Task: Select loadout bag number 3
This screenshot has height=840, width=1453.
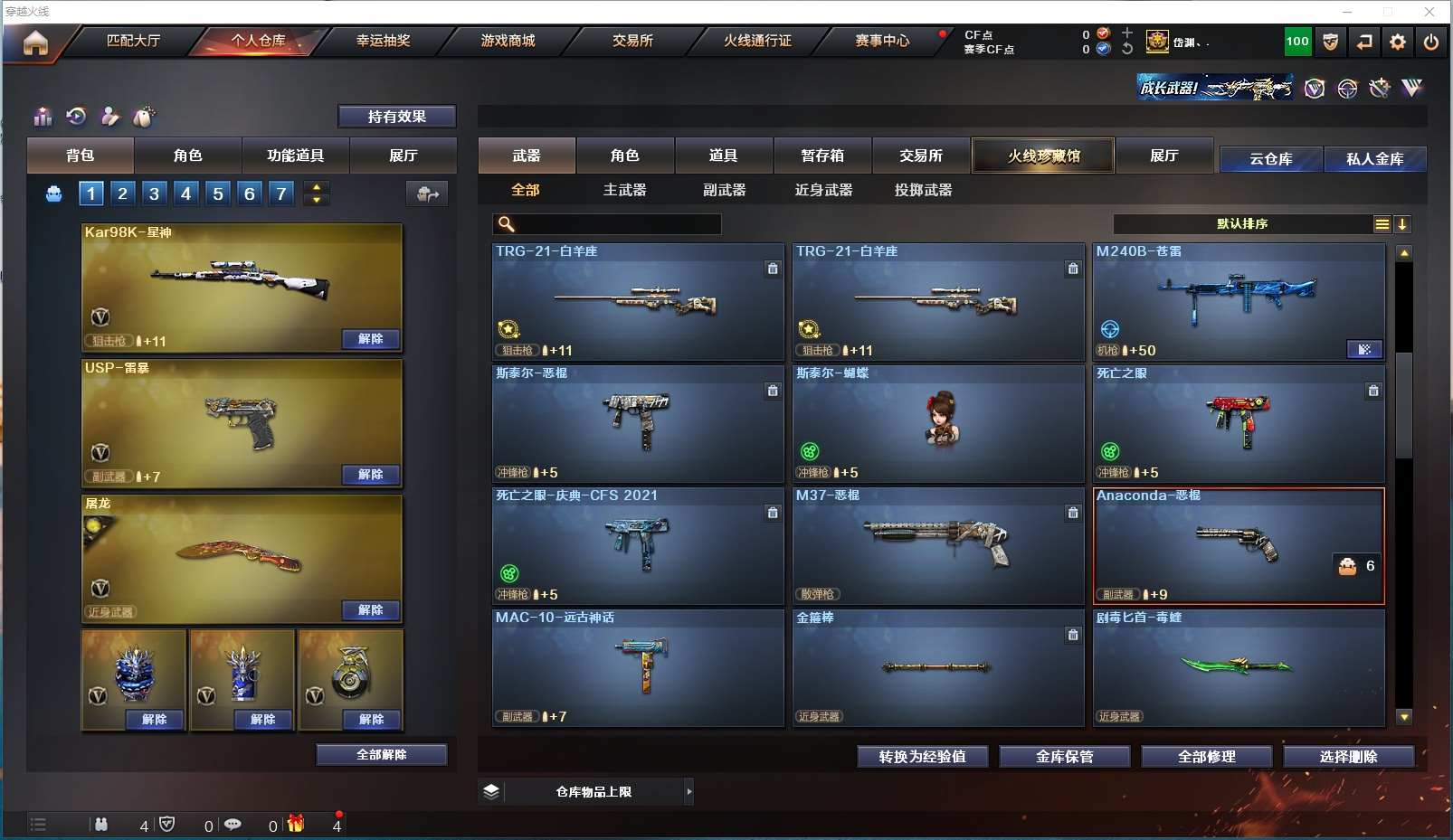Action: pos(154,193)
